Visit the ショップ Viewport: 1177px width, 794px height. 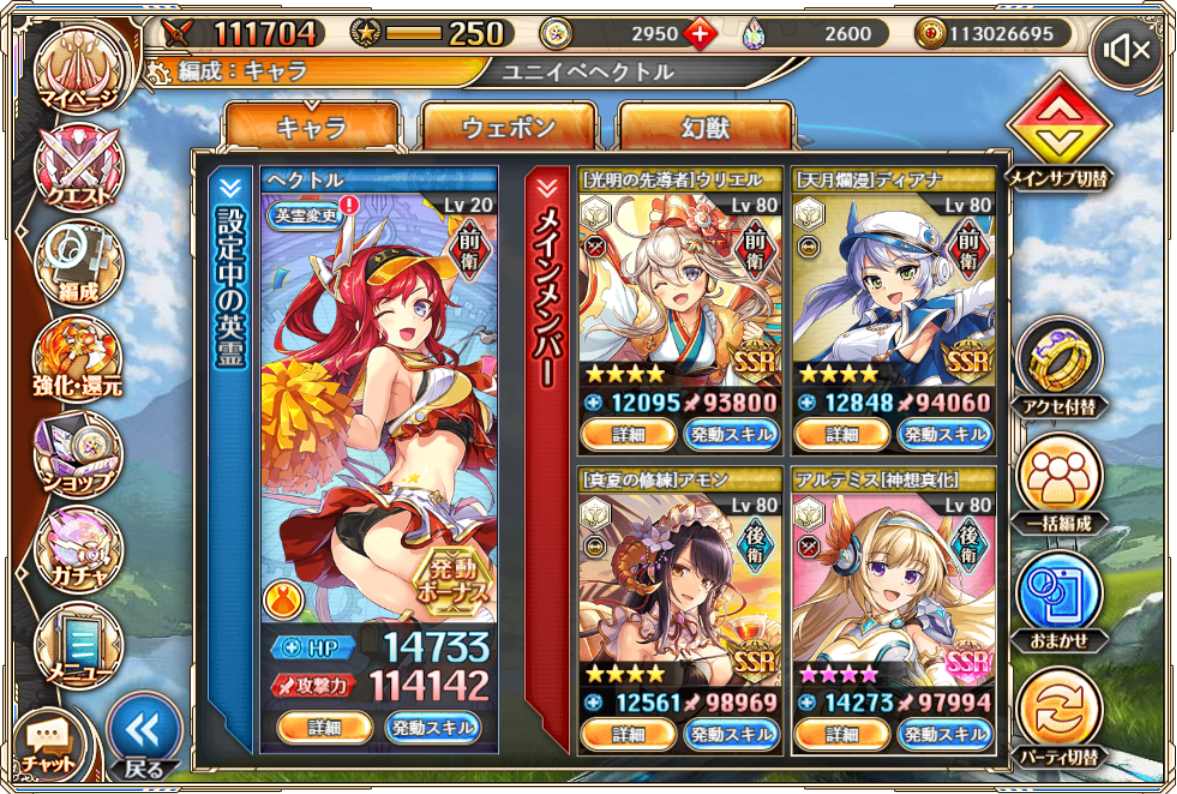pyautogui.click(x=78, y=455)
